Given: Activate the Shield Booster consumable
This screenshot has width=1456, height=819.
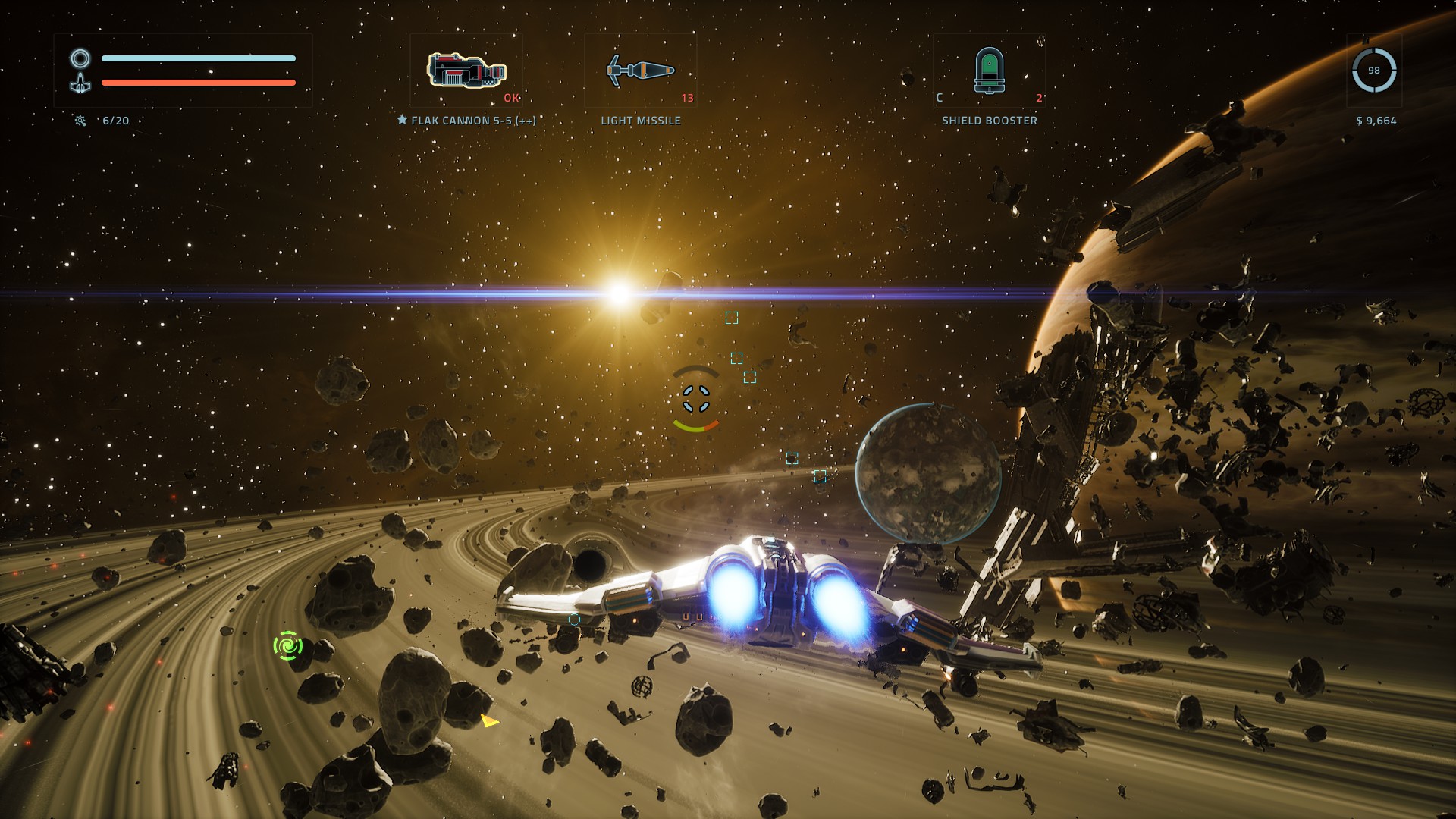Looking at the screenshot, I should point(989,71).
